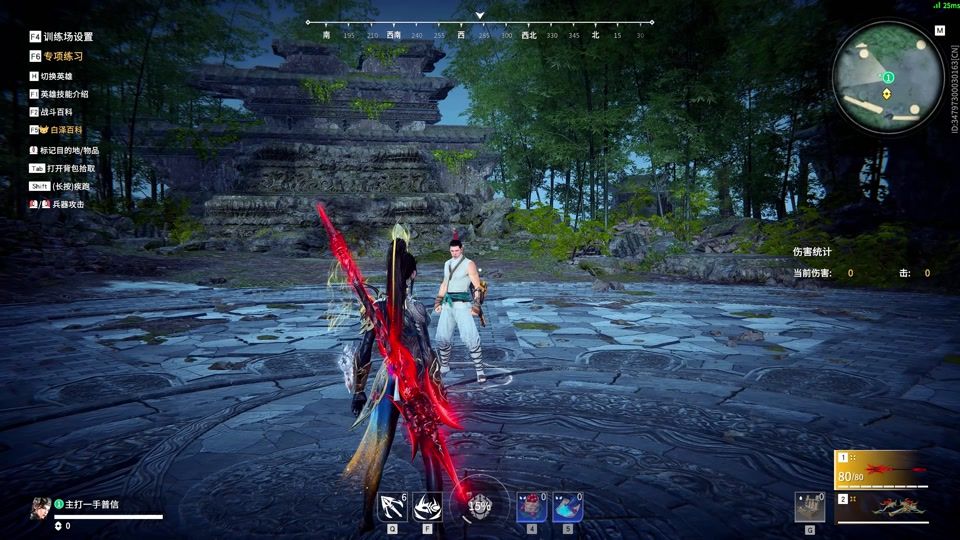Click the player portrait avatar

point(41,507)
